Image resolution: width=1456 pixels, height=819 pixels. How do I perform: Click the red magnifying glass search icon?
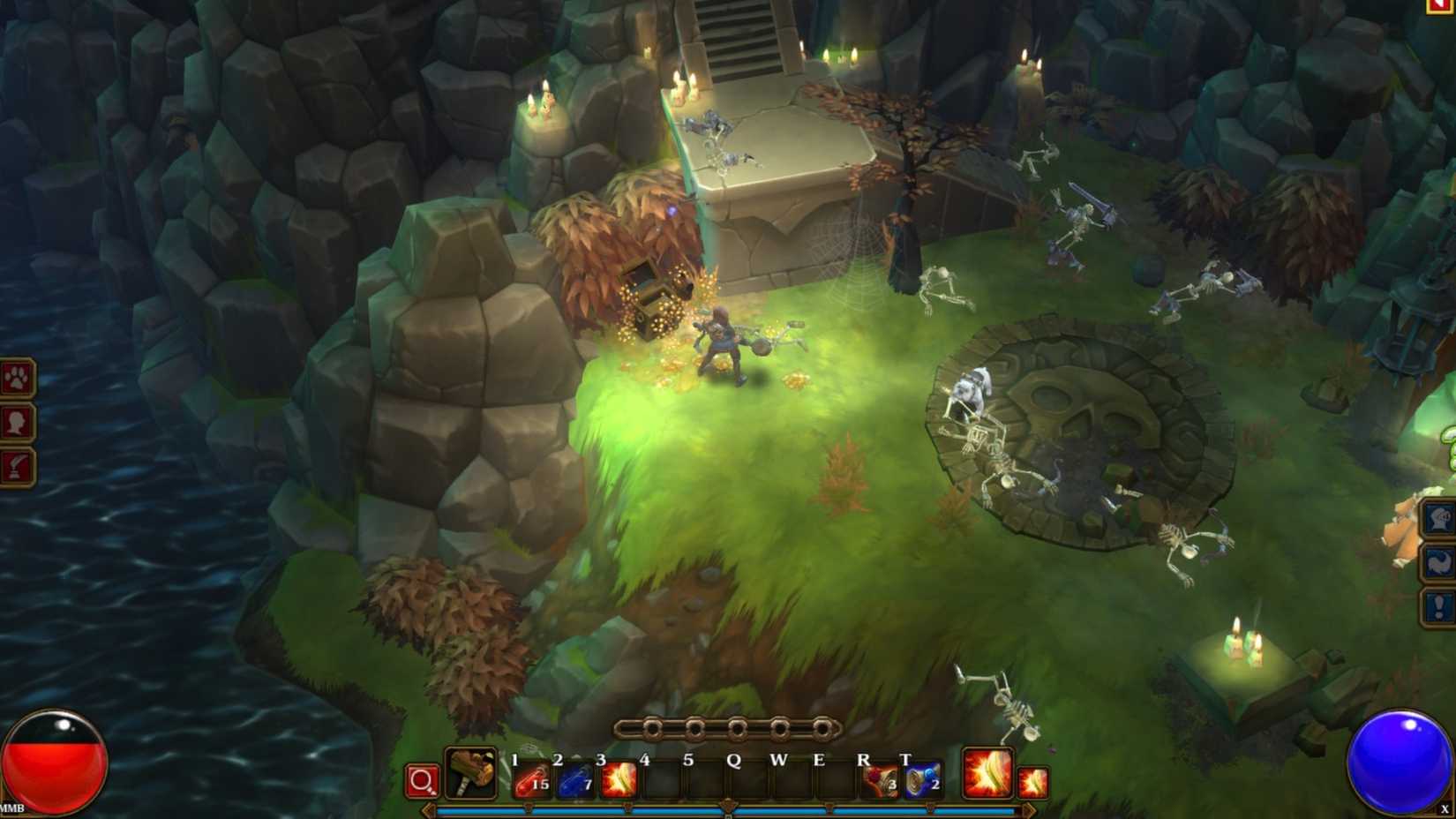[424, 780]
